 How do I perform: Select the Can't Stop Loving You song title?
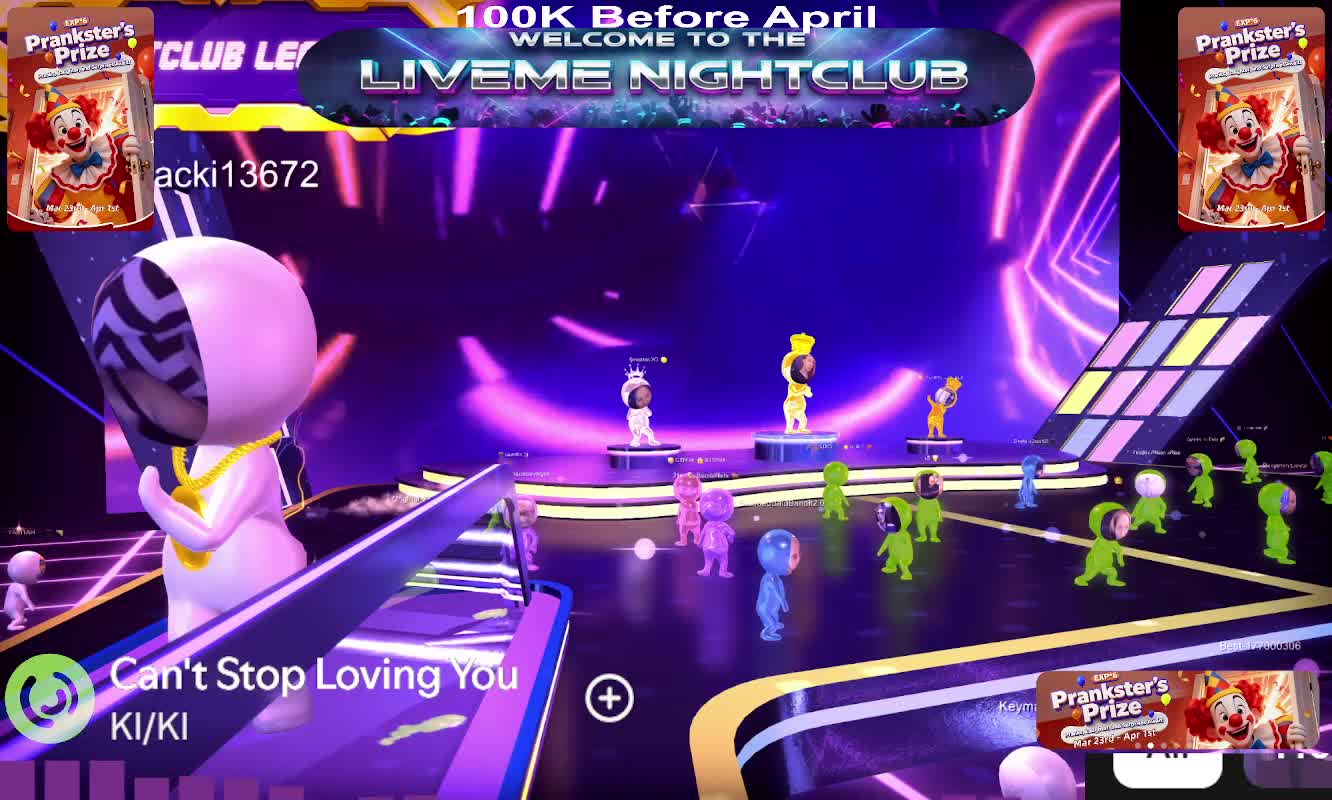pyautogui.click(x=314, y=675)
